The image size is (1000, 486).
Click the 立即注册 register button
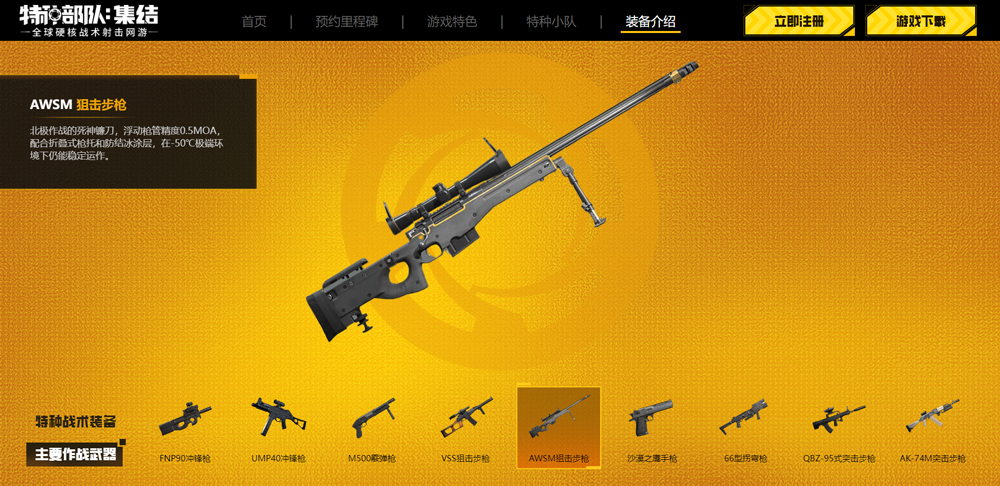(x=799, y=21)
